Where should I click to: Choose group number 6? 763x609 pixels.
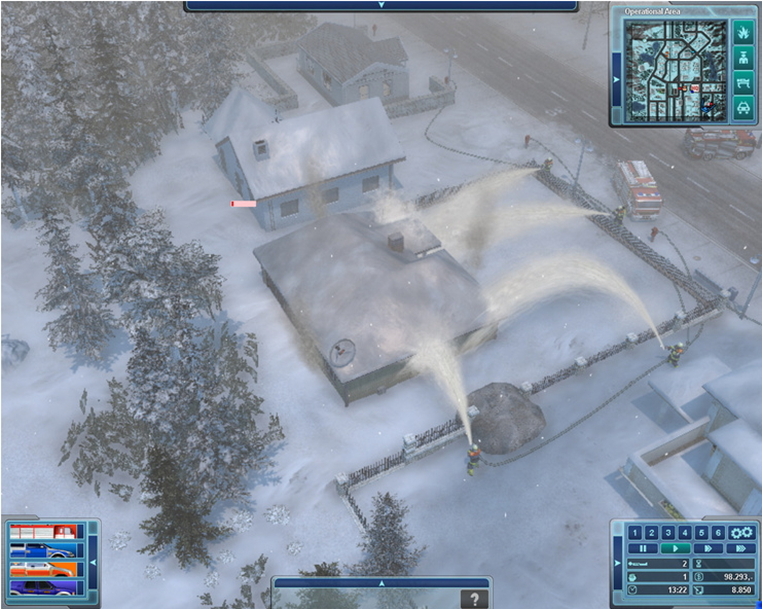pos(716,533)
